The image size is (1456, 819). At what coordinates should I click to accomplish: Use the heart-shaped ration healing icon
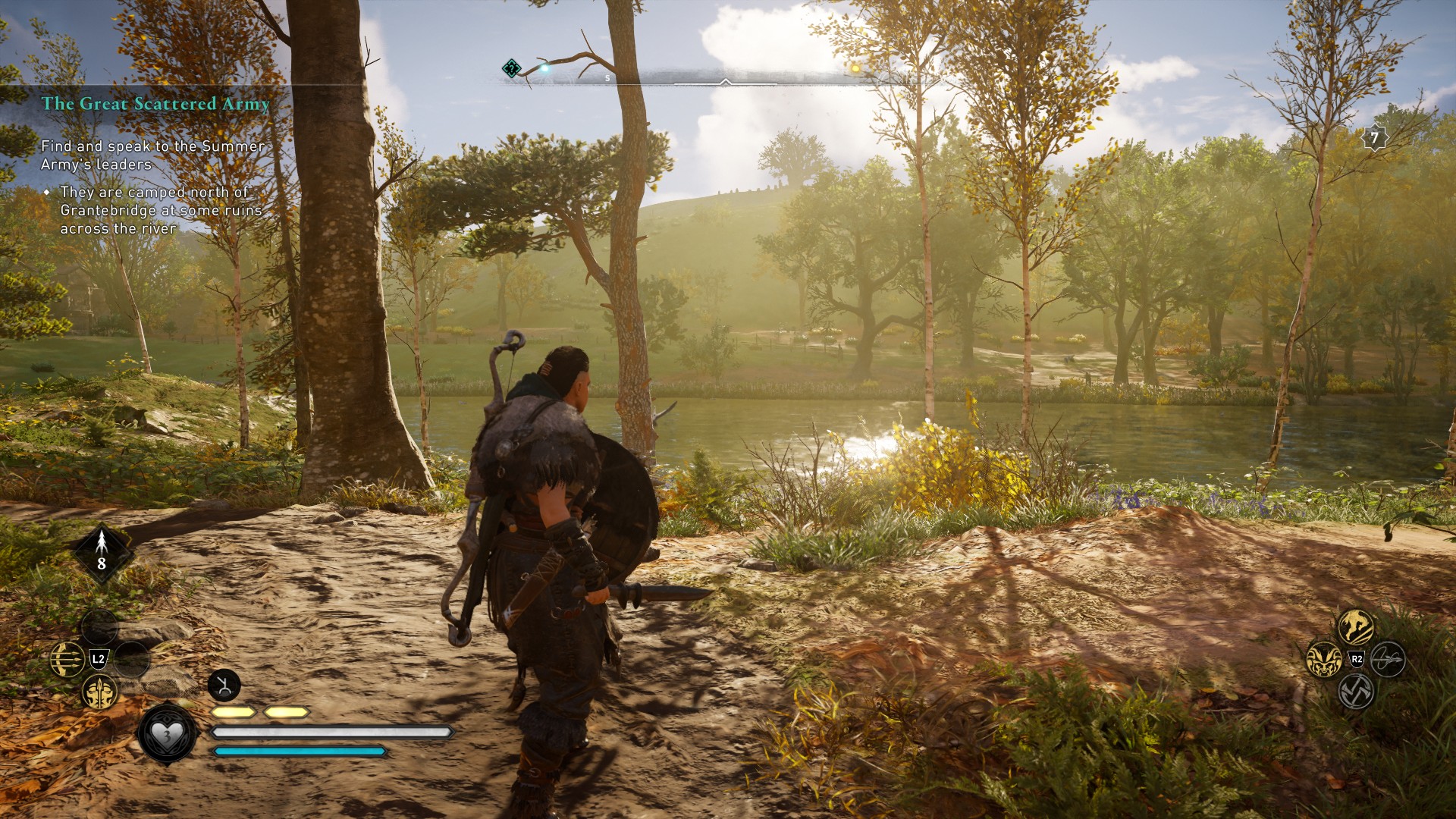coord(167,734)
